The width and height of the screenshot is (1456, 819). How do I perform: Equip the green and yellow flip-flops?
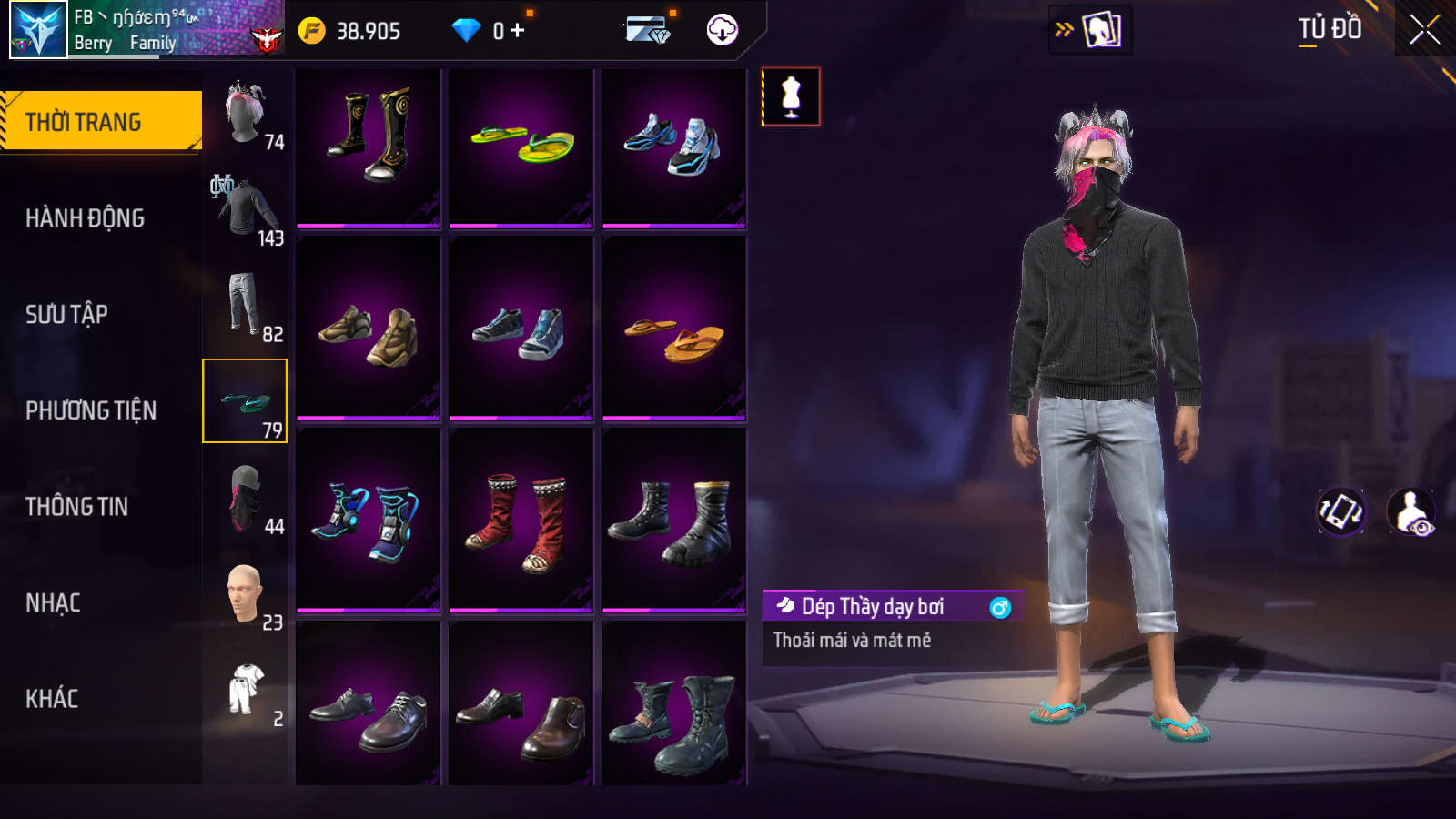click(521, 146)
